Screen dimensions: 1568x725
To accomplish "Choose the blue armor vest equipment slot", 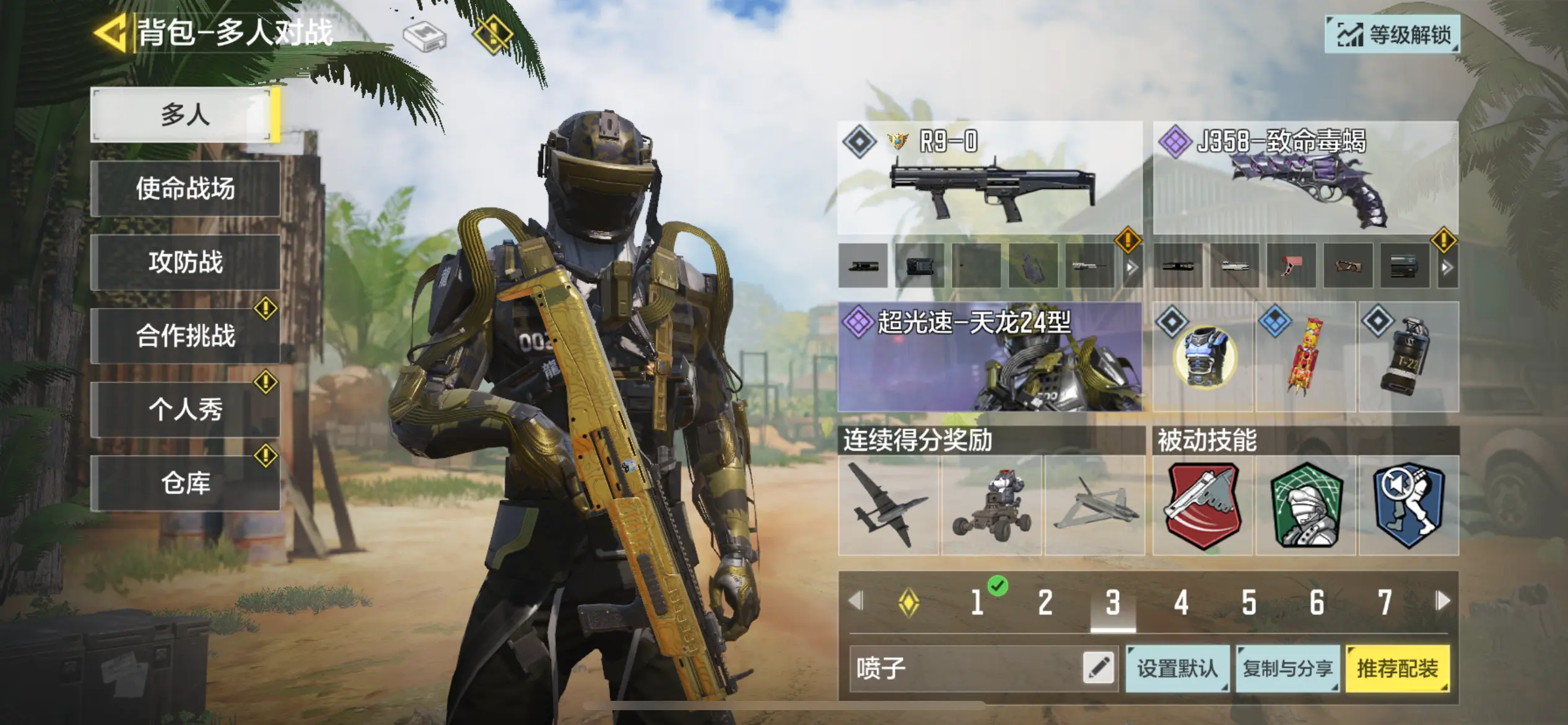I will [1203, 358].
